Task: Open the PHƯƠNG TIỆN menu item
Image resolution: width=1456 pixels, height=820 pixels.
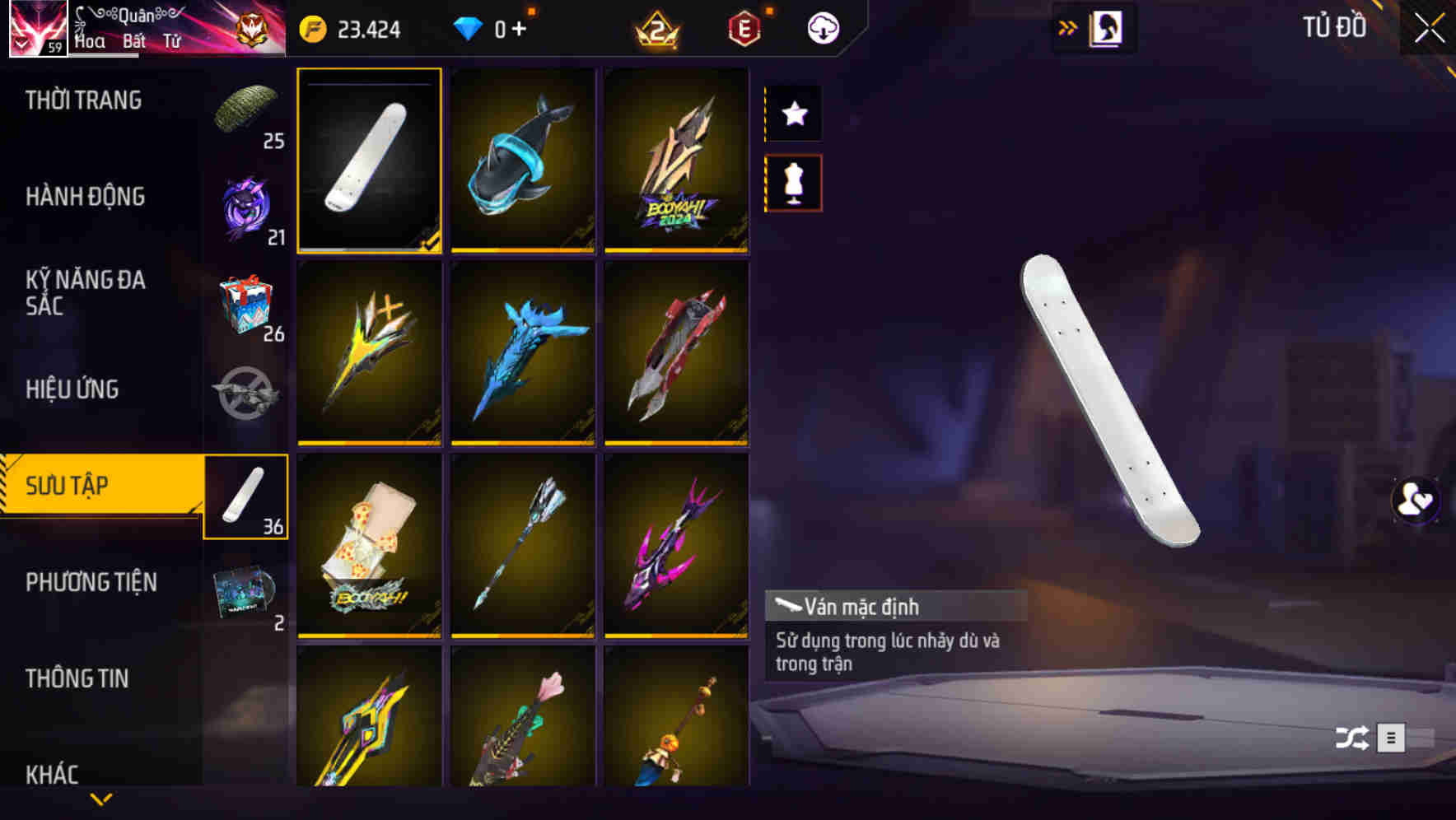Action: pyautogui.click(x=91, y=581)
